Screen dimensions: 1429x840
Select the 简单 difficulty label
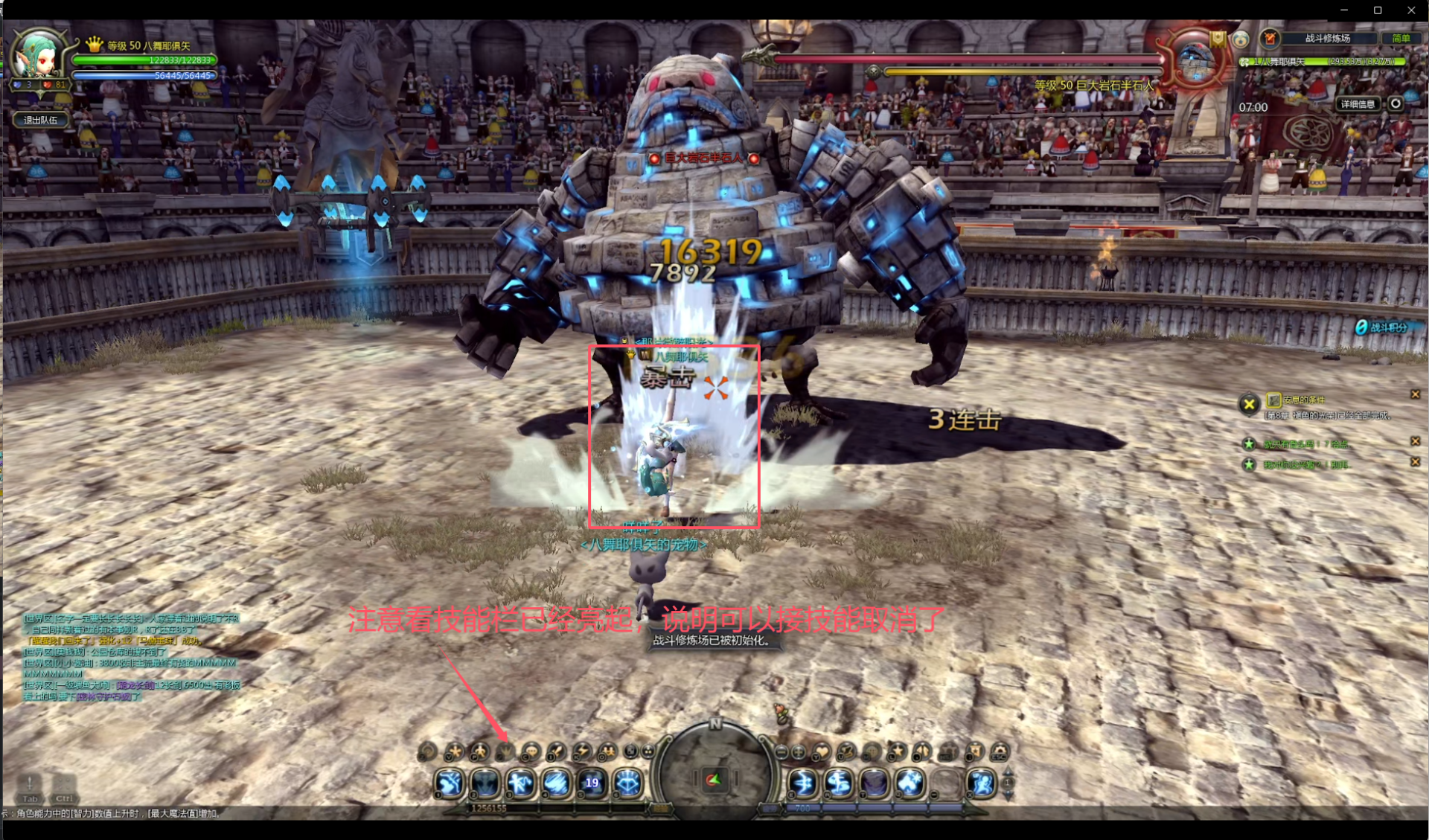(x=1401, y=39)
